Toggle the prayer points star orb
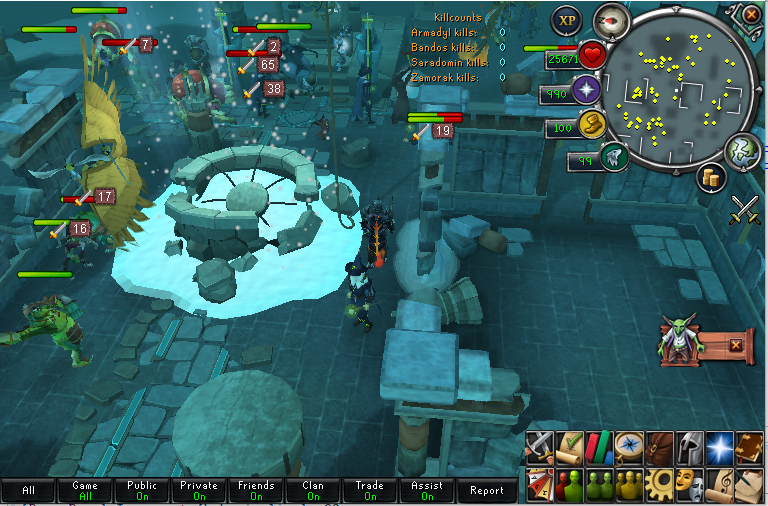This screenshot has height=506, width=768. point(584,92)
